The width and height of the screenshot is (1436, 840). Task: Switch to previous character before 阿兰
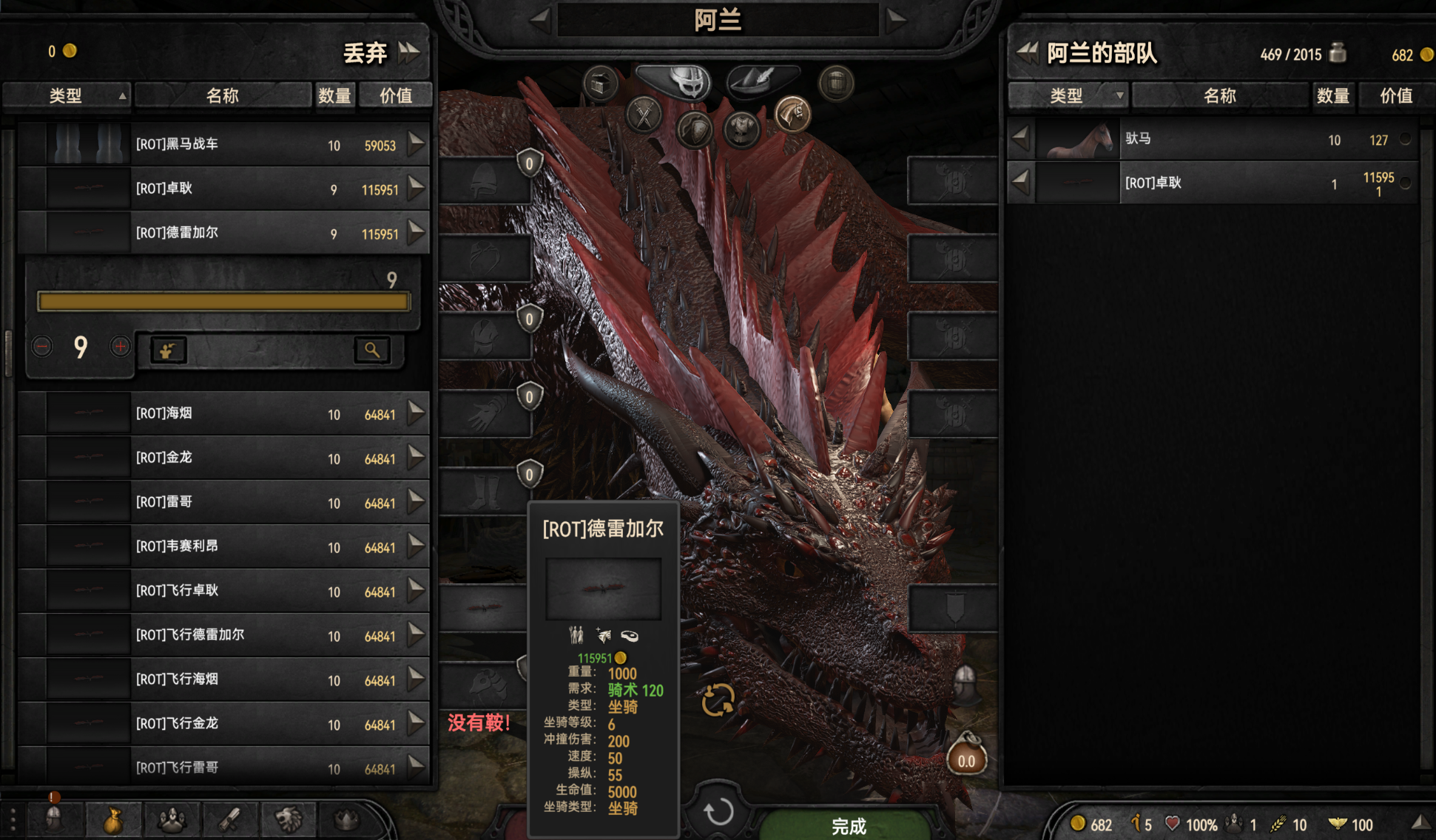tap(540, 19)
